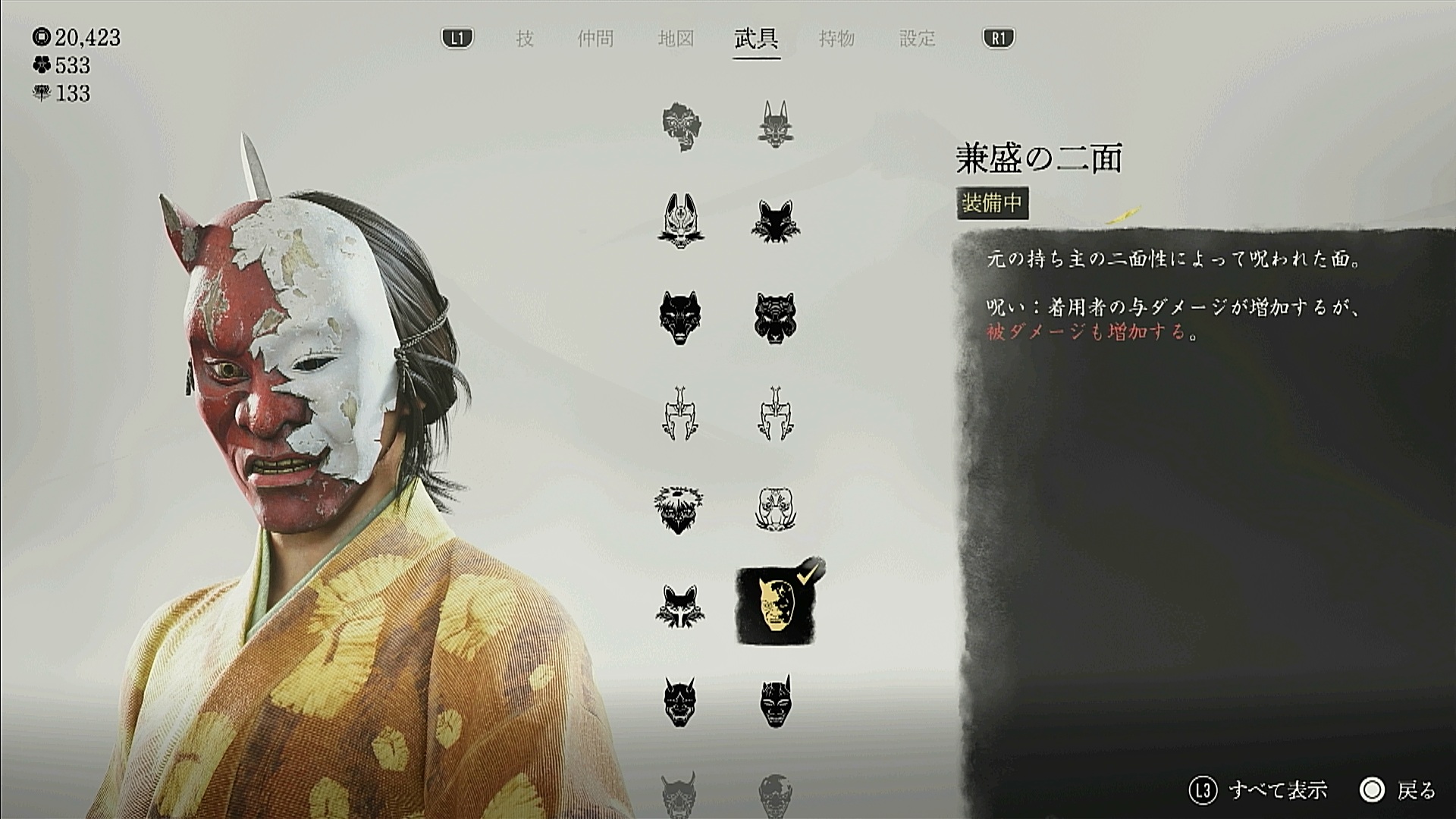Choose the gray tall-eared fox mask
This screenshot has height=819, width=1456.
(774, 124)
